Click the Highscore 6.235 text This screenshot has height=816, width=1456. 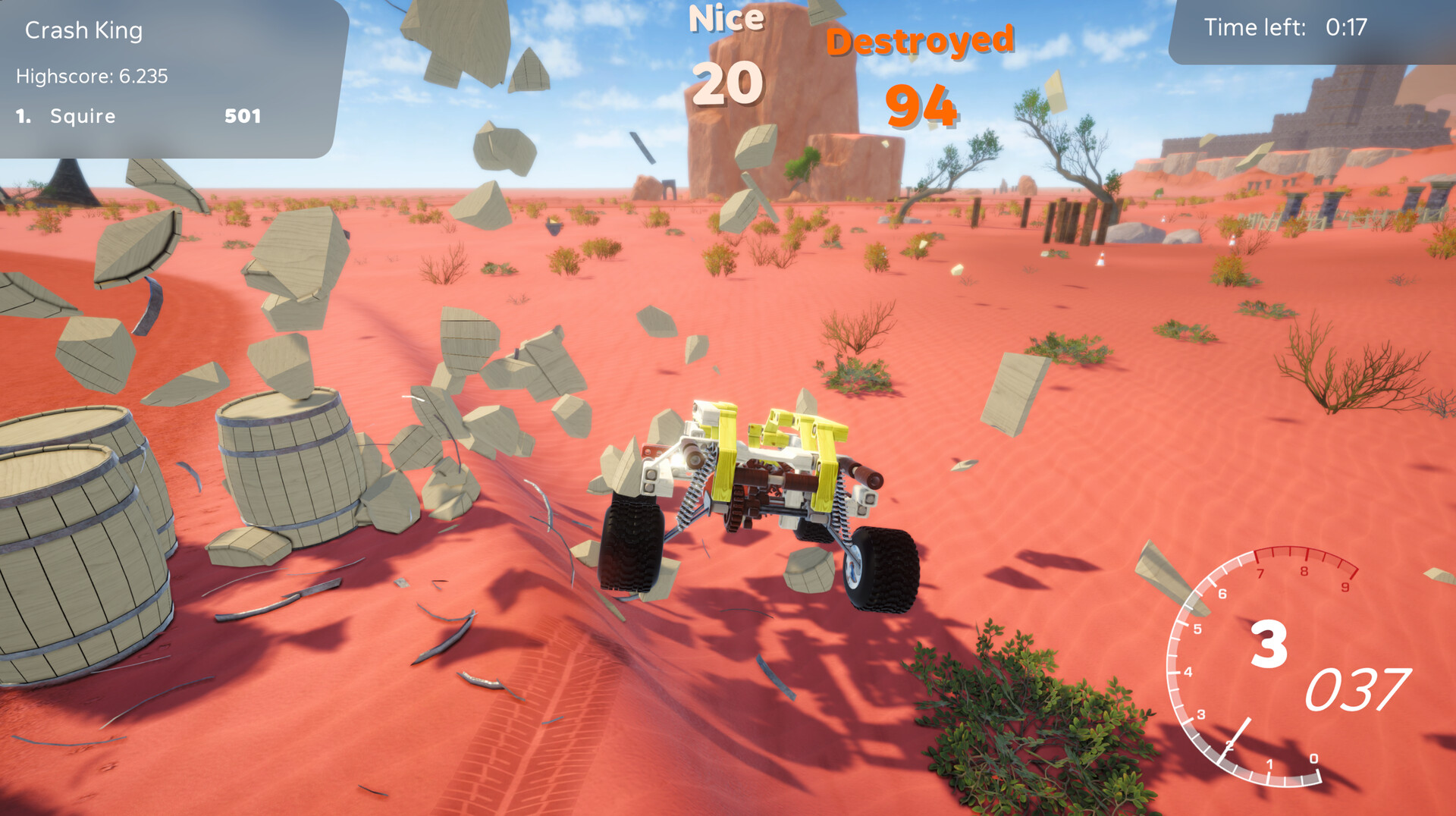(91, 76)
